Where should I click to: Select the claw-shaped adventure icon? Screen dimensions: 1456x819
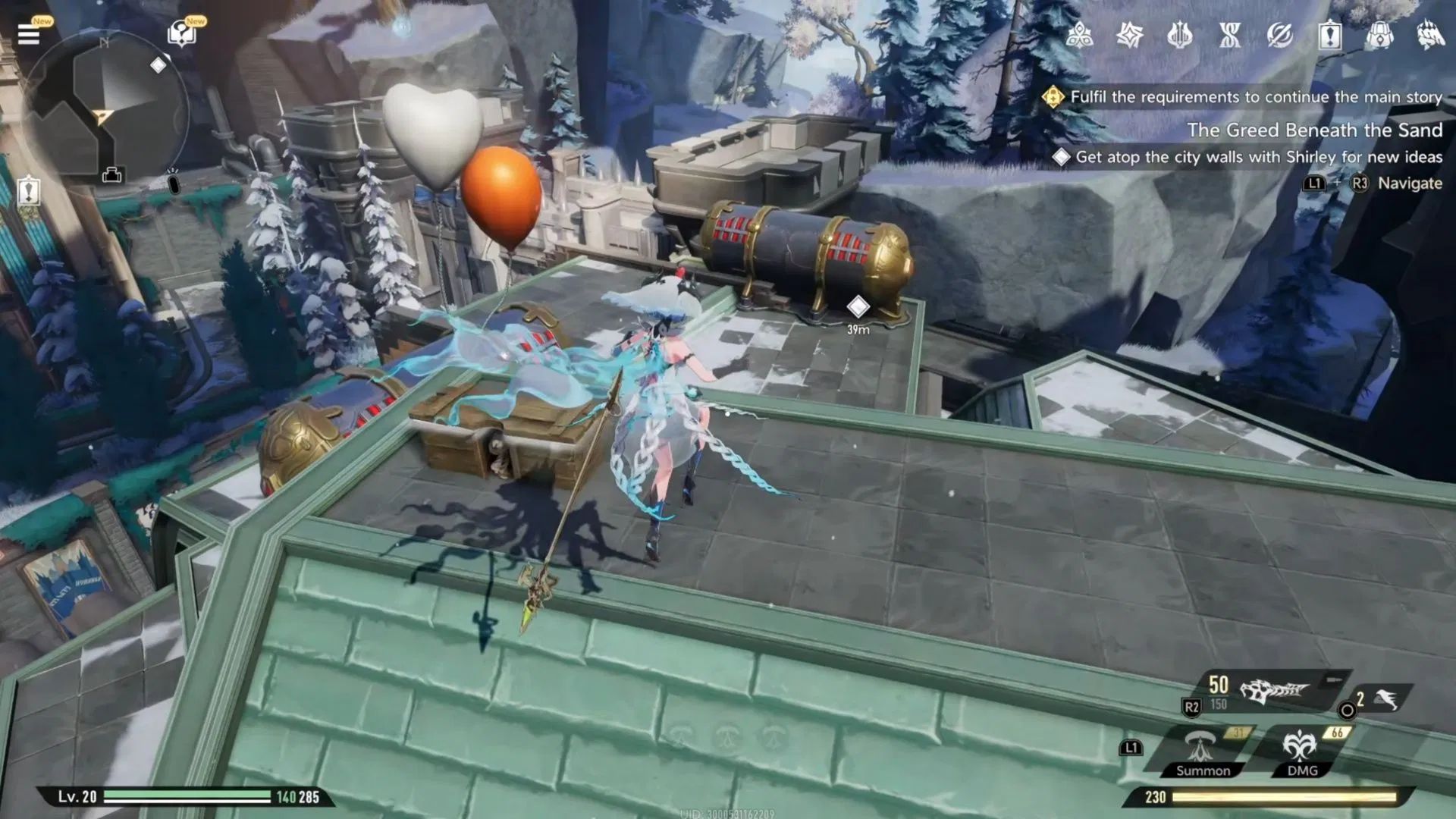1432,34
